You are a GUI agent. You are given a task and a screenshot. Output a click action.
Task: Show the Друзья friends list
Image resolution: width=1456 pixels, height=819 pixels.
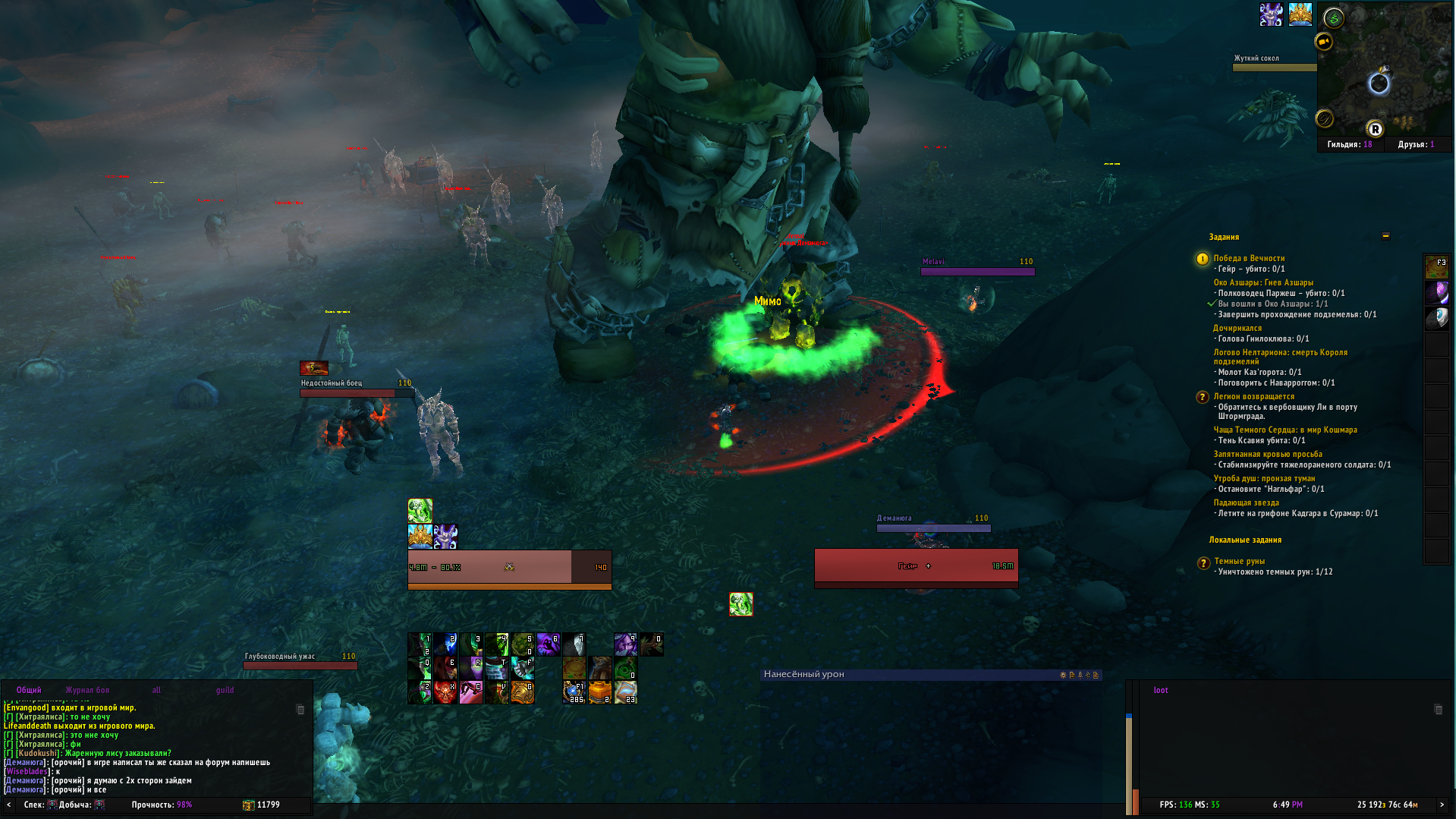[x=1416, y=144]
